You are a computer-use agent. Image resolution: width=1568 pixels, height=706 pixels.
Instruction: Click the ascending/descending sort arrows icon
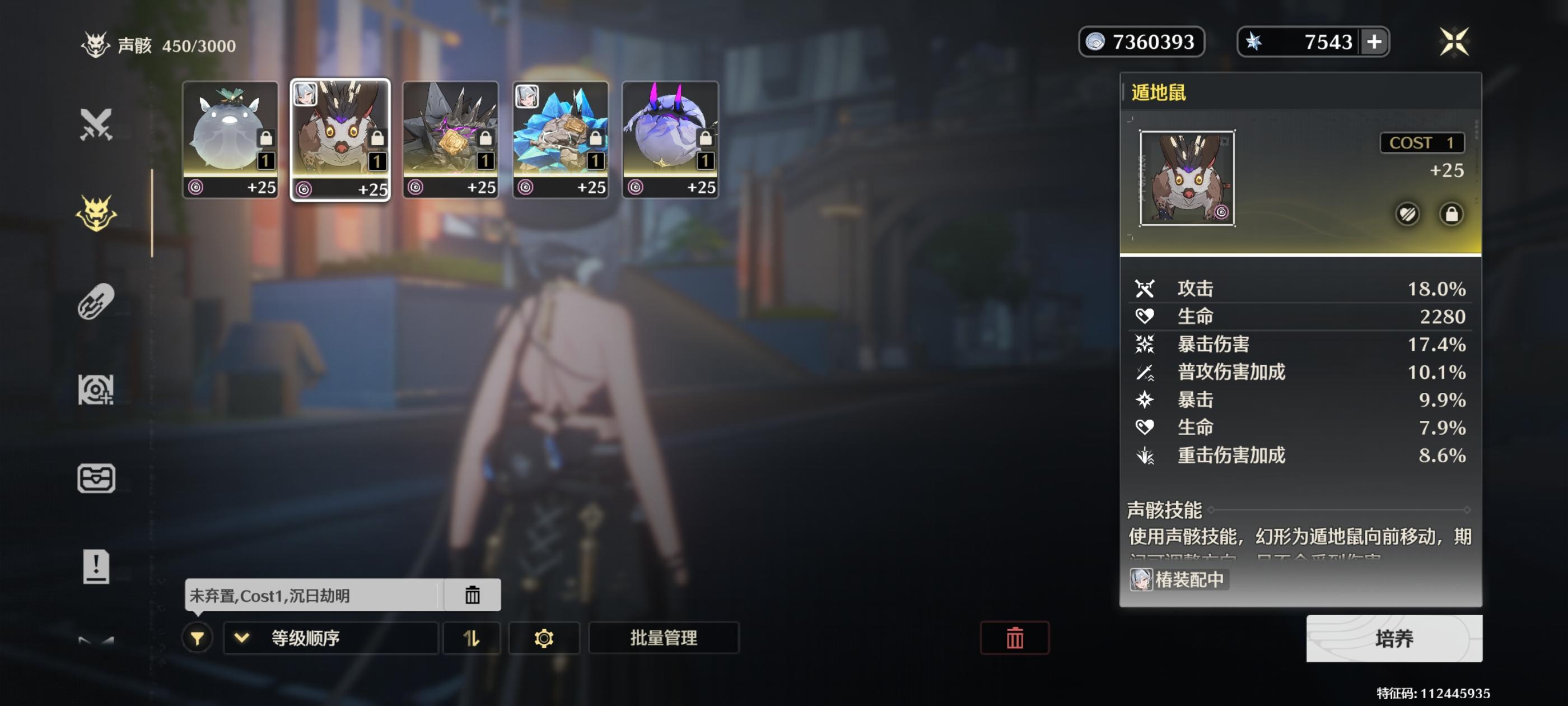[472, 638]
